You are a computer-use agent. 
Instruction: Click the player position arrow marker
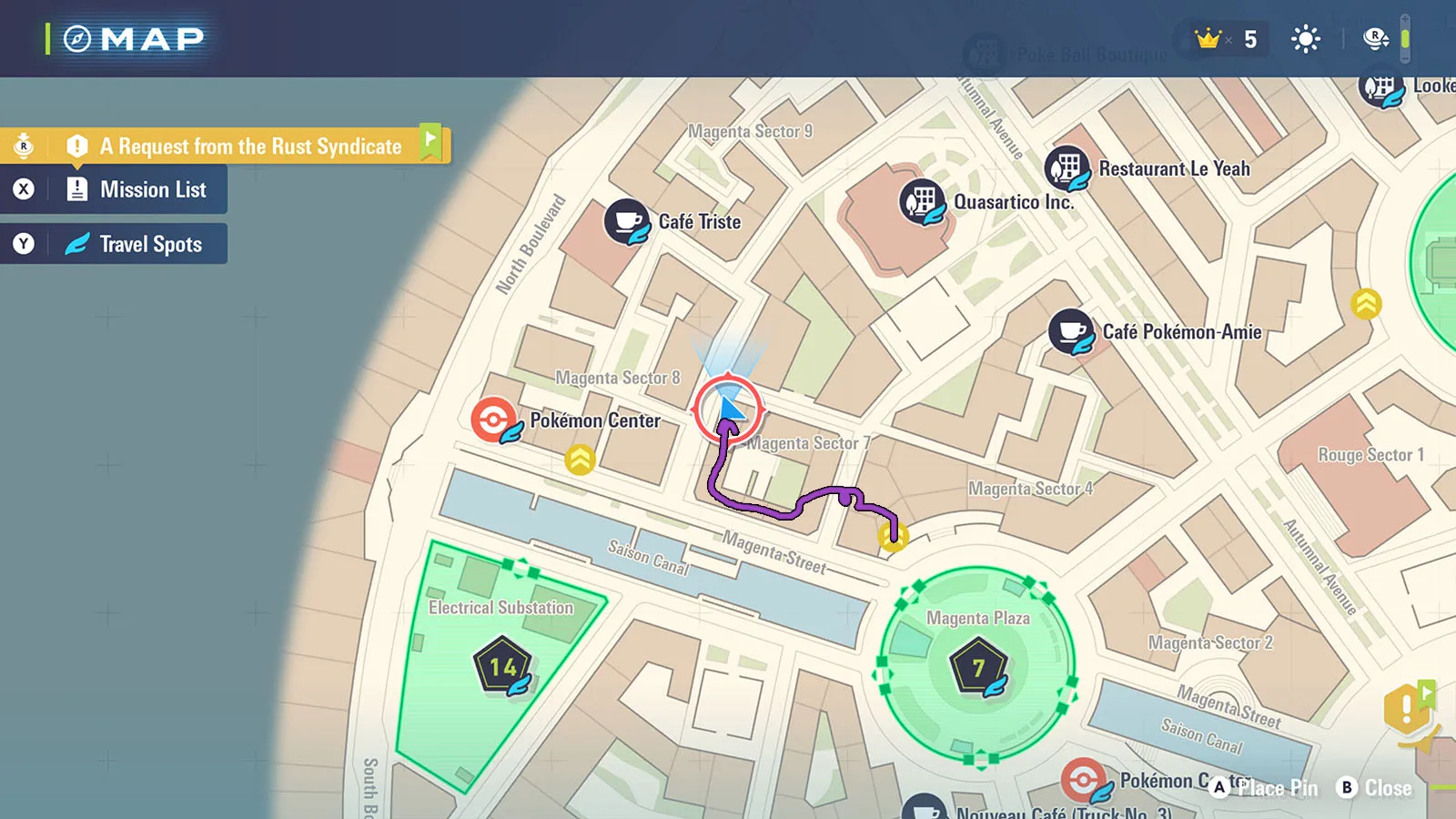click(x=728, y=409)
